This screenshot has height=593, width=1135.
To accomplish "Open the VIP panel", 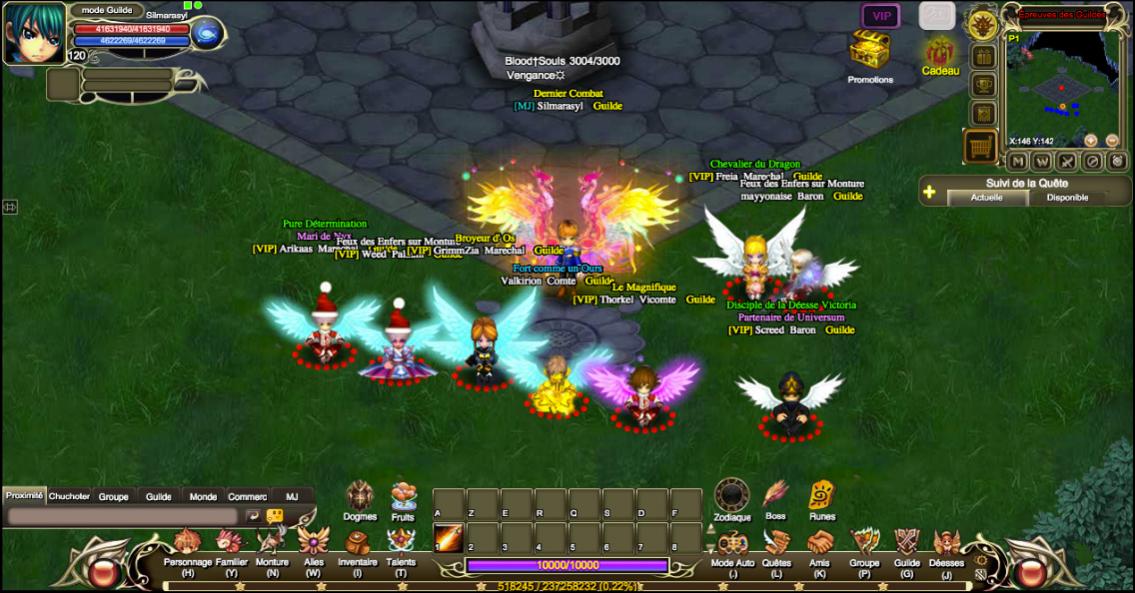I will pos(881,16).
